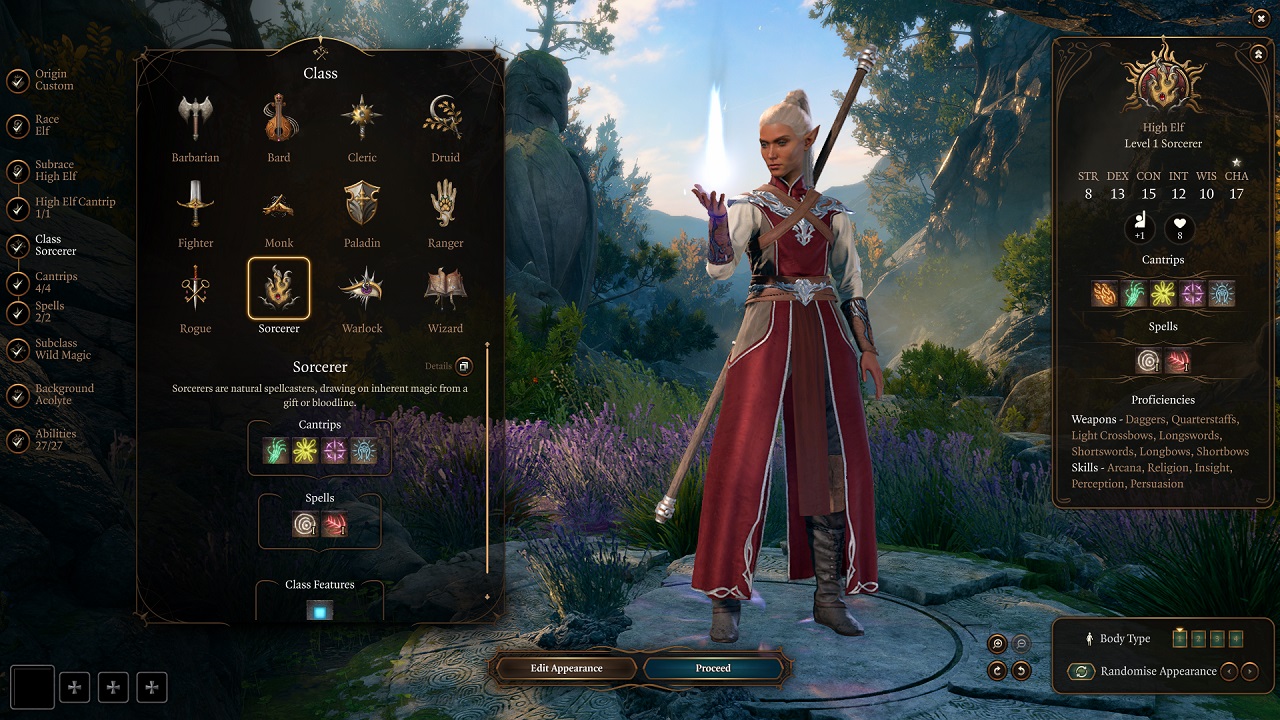Select the Monk class icon
Screen dimensions: 1280x720
point(278,204)
